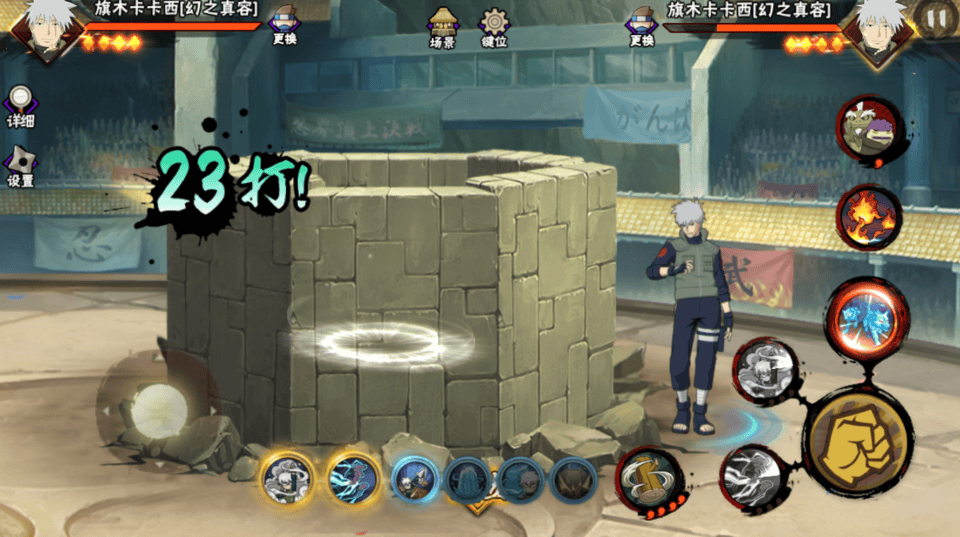Activate the blue lightning hound ultimate skill
This screenshot has width=960, height=537.
coord(866,315)
